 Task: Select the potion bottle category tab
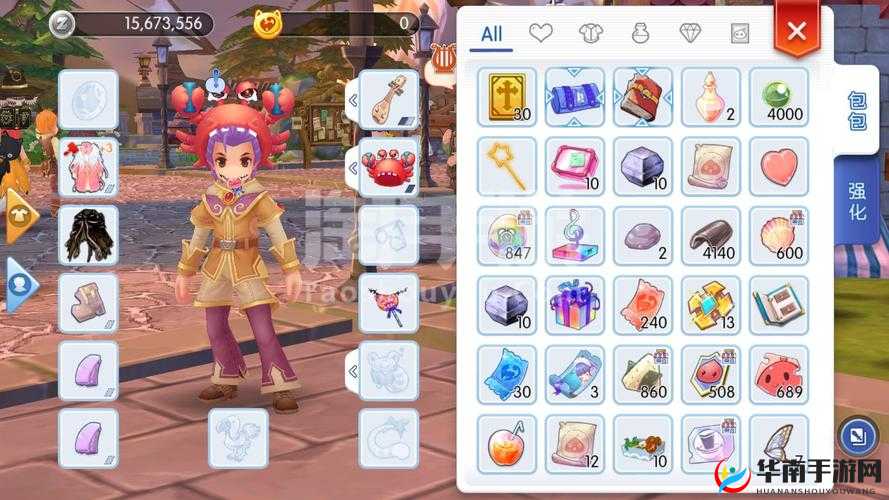641,34
